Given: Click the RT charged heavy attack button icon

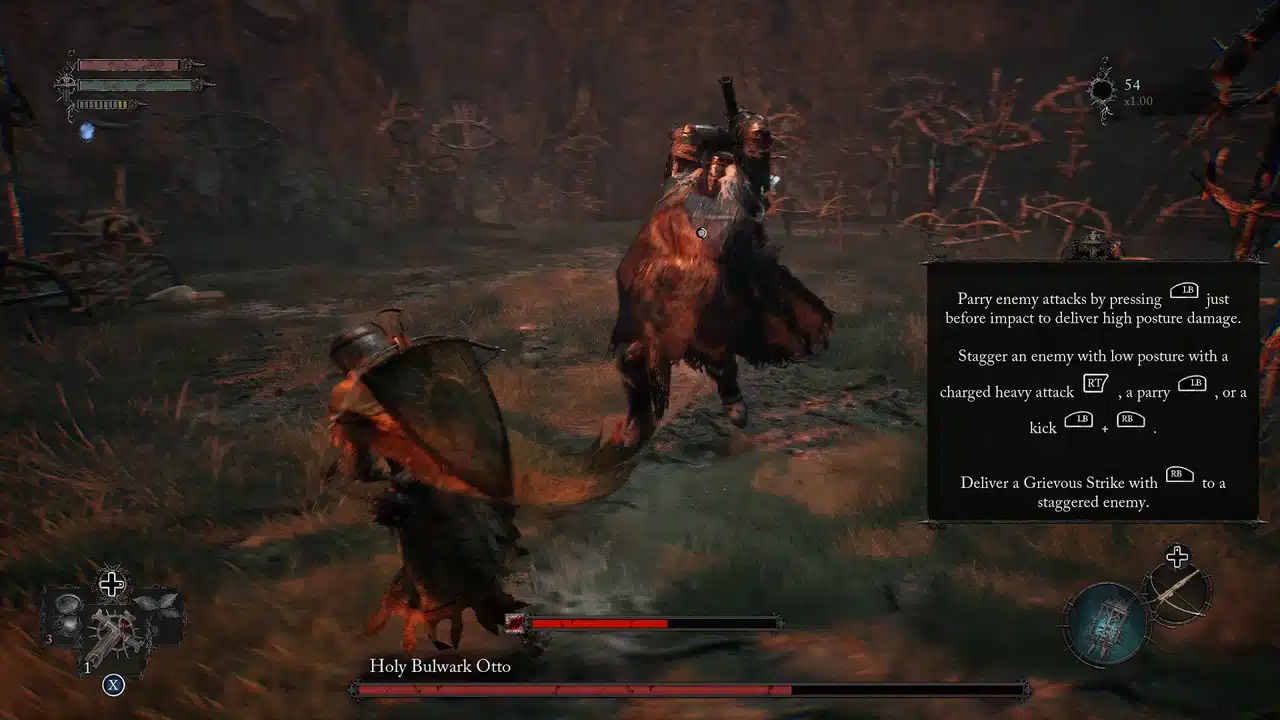Looking at the screenshot, I should (x=1096, y=383).
